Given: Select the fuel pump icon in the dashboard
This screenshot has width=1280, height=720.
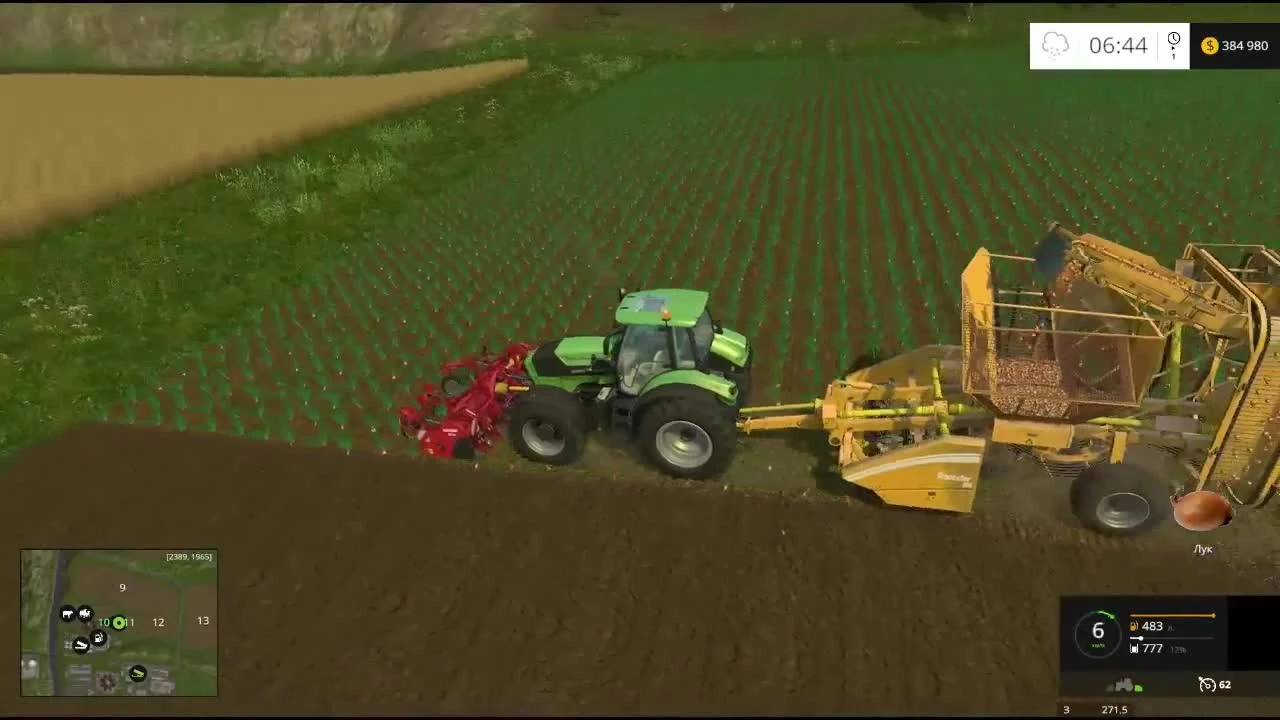Looking at the screenshot, I should [1134, 626].
